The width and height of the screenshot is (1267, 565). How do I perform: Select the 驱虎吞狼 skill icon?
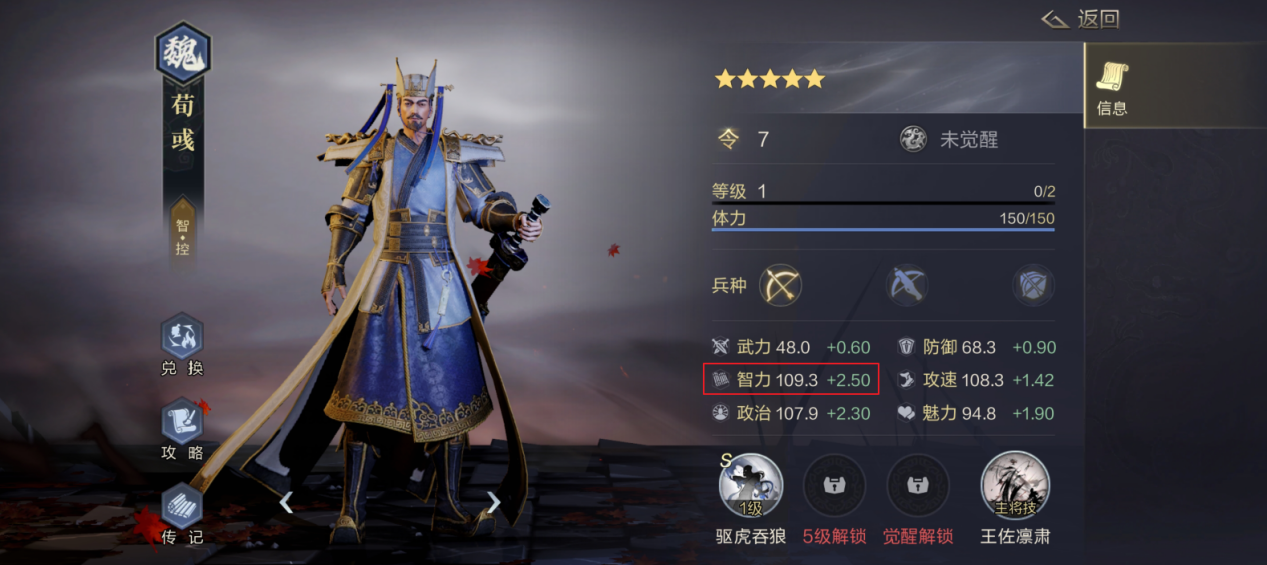click(750, 485)
